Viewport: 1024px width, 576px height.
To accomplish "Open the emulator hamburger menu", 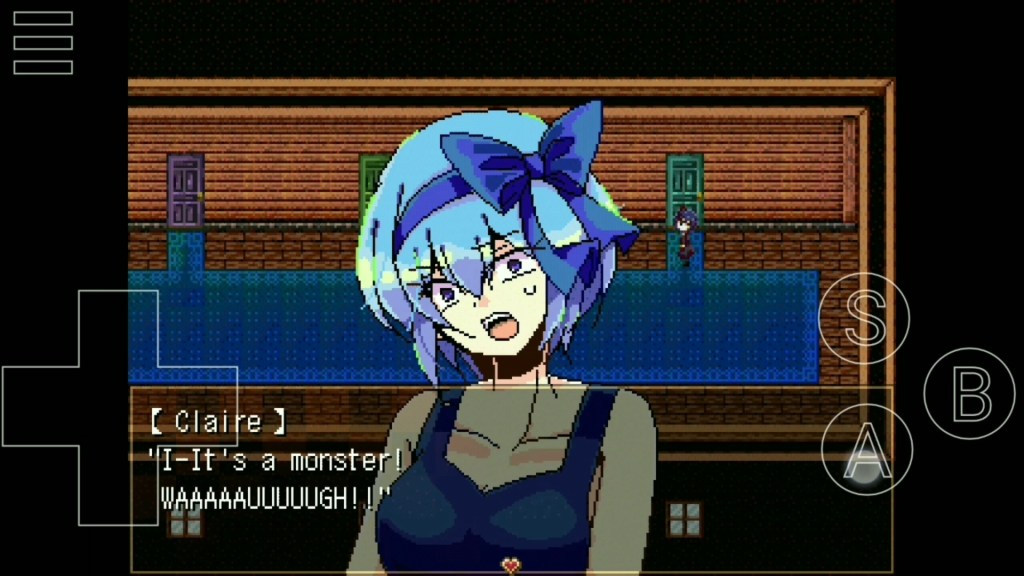I will (x=43, y=43).
